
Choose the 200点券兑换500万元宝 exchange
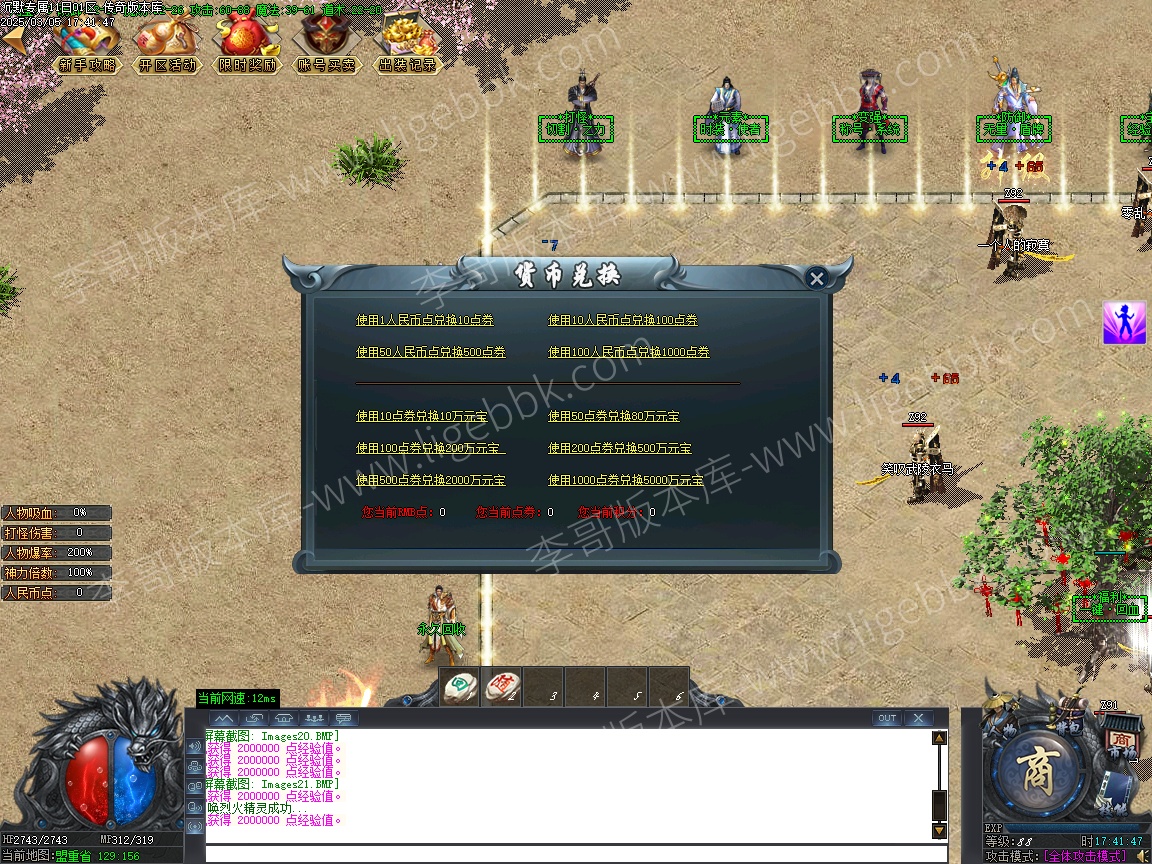pyautogui.click(x=620, y=448)
